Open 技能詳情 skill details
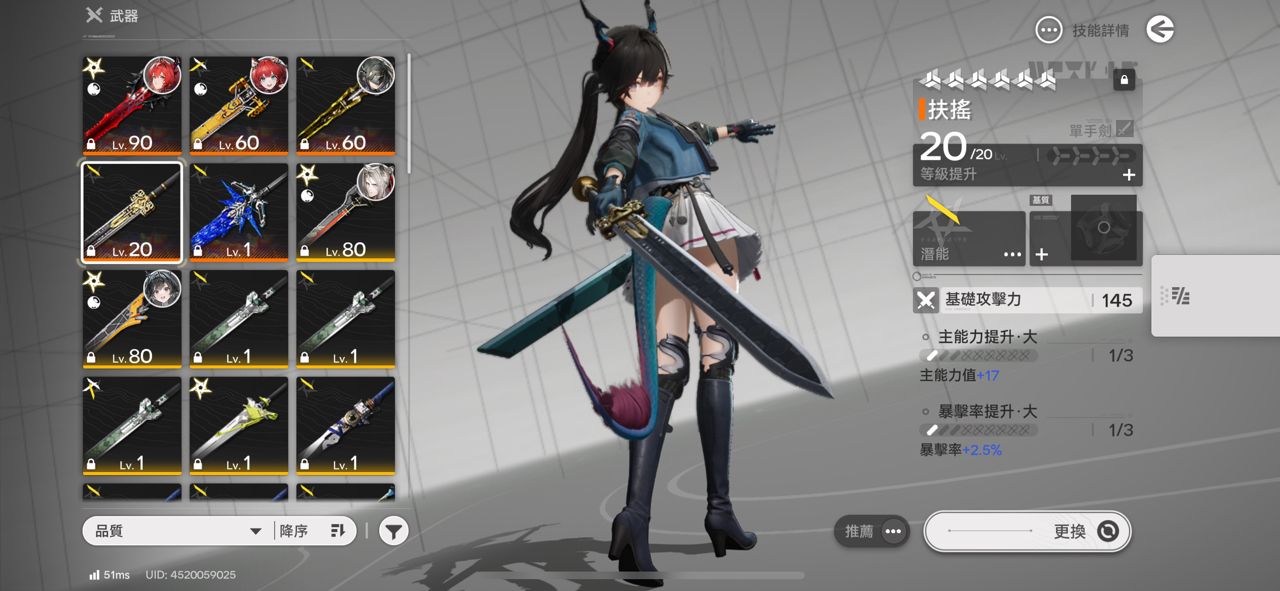1280x591 pixels. [x=1083, y=30]
